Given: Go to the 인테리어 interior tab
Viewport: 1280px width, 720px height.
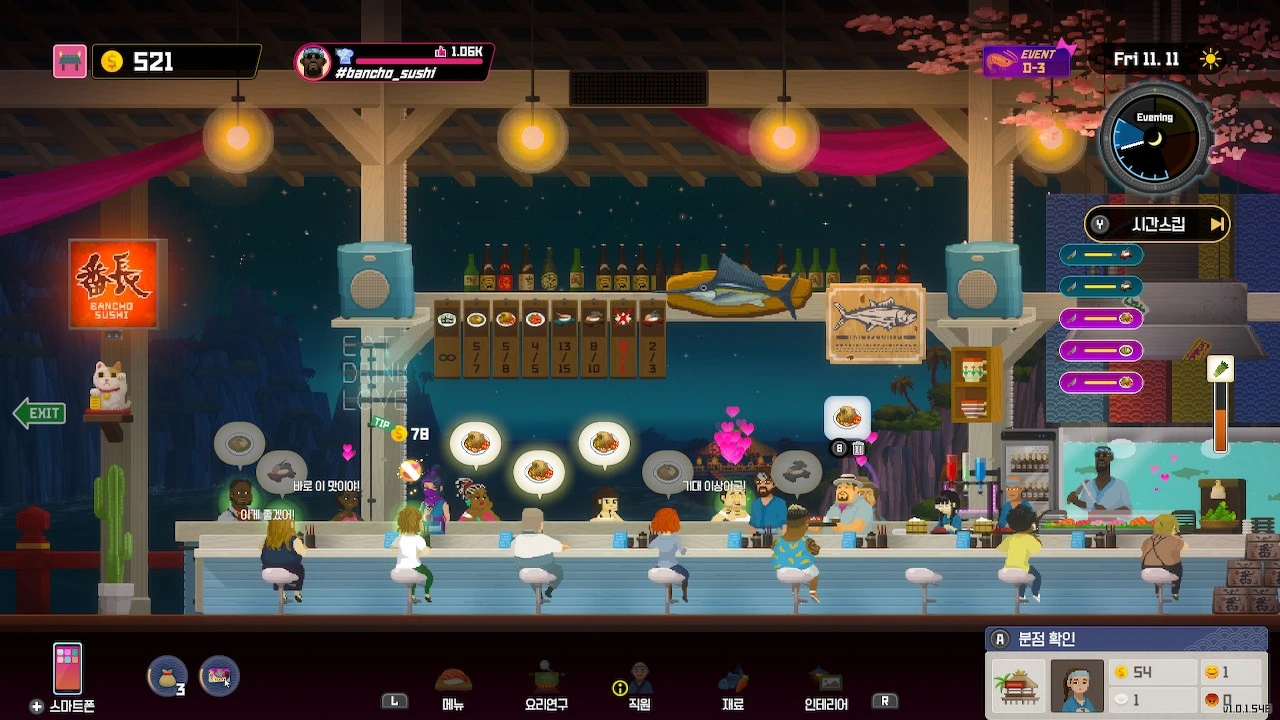Looking at the screenshot, I should click(826, 688).
